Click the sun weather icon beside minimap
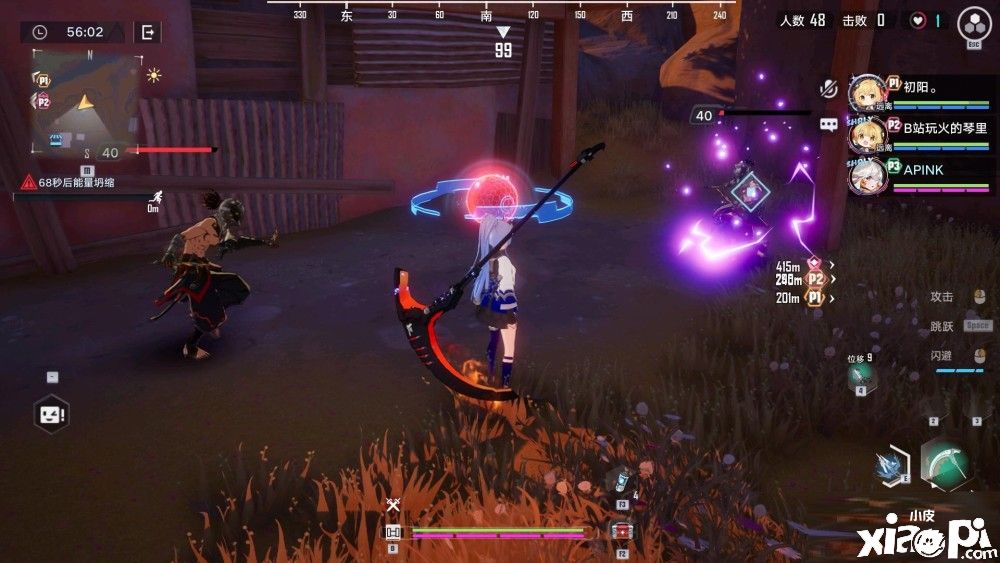The height and width of the screenshot is (563, 1000). pos(154,75)
